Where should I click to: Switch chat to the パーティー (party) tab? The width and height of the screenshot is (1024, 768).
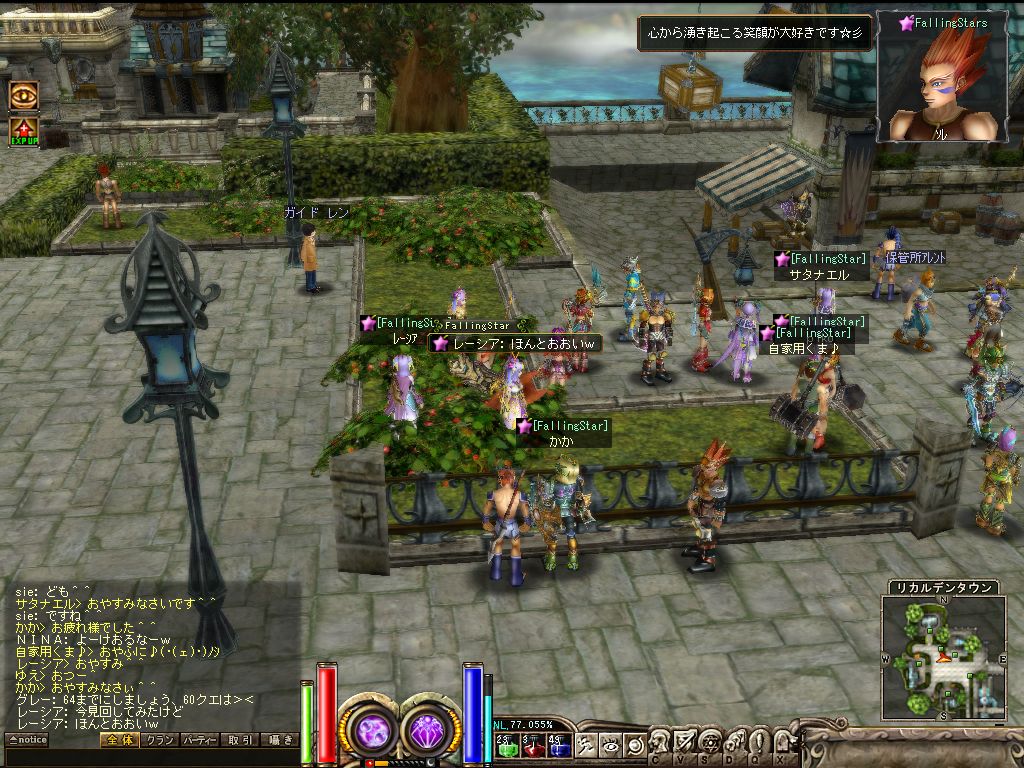pyautogui.click(x=200, y=740)
